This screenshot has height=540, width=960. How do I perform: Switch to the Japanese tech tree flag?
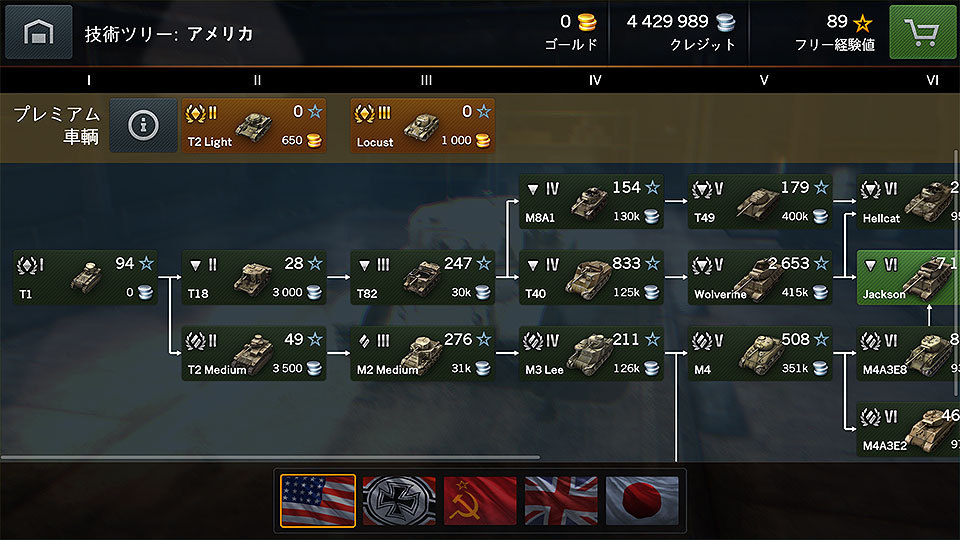coord(642,500)
